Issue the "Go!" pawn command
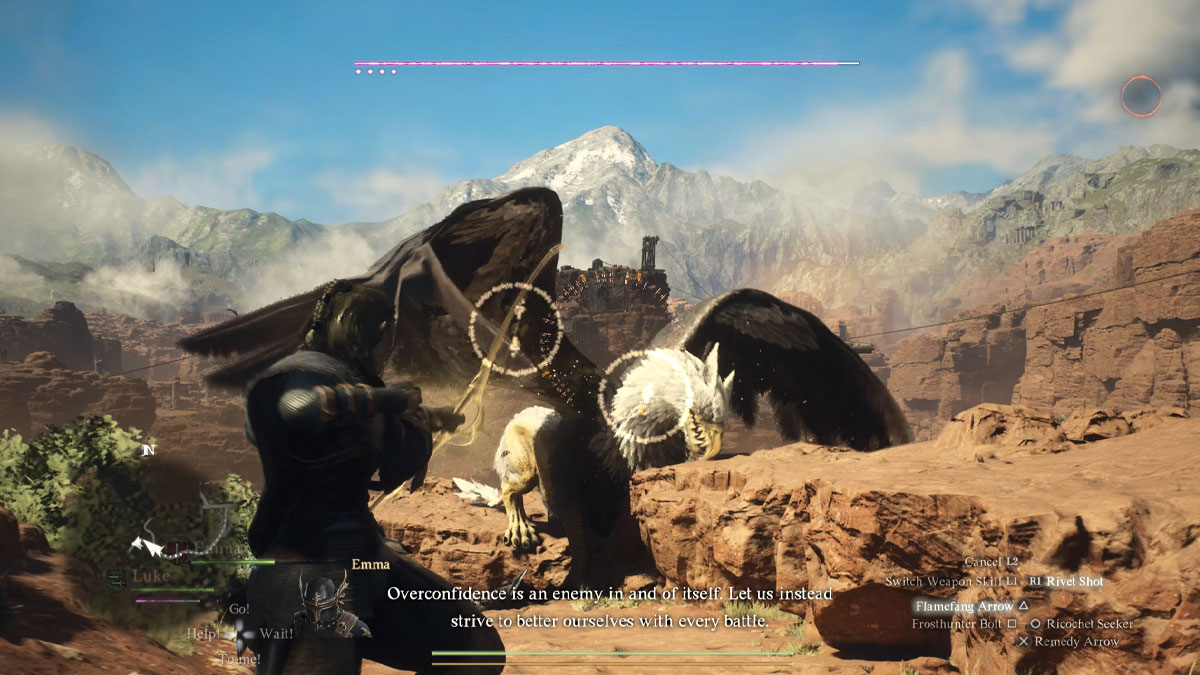This screenshot has height=675, width=1200. 239,608
